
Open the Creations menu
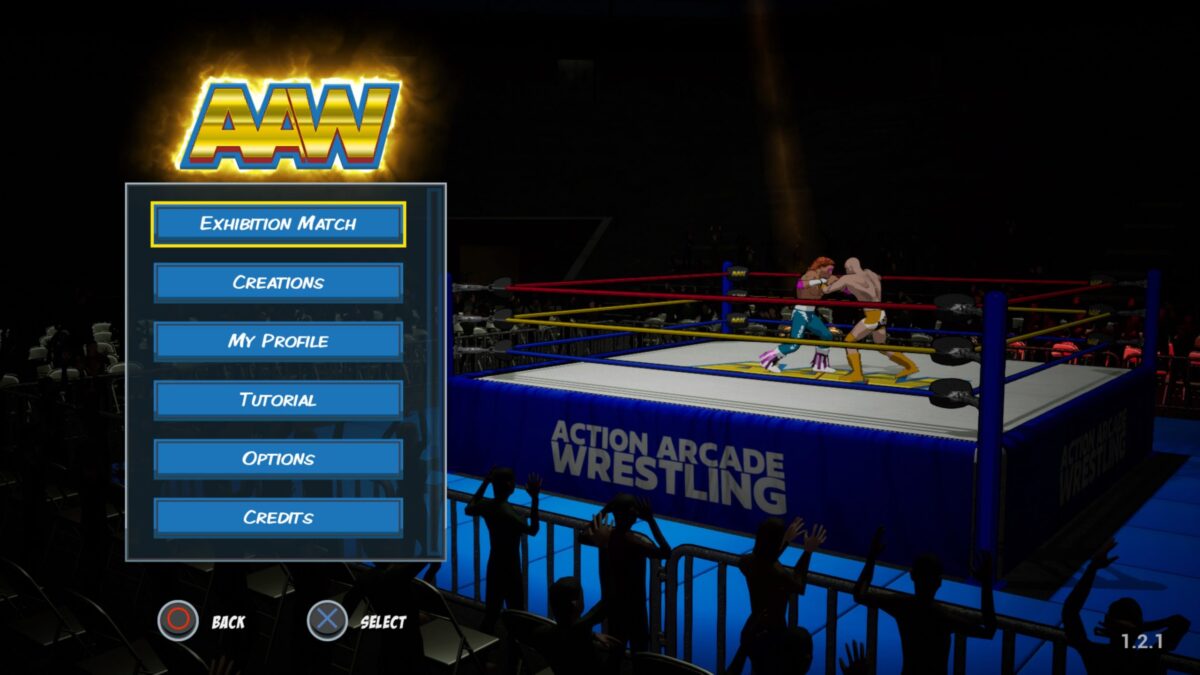278,283
